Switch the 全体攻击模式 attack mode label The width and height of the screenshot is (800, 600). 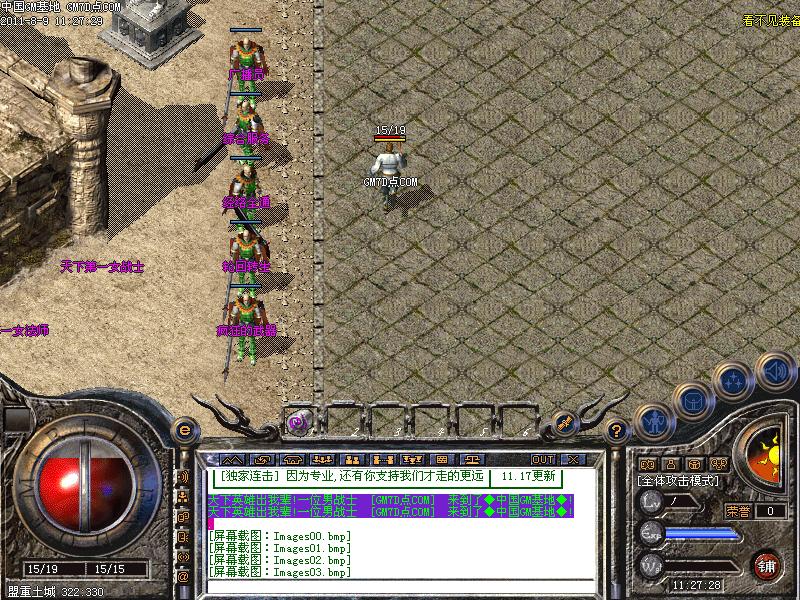pos(678,480)
